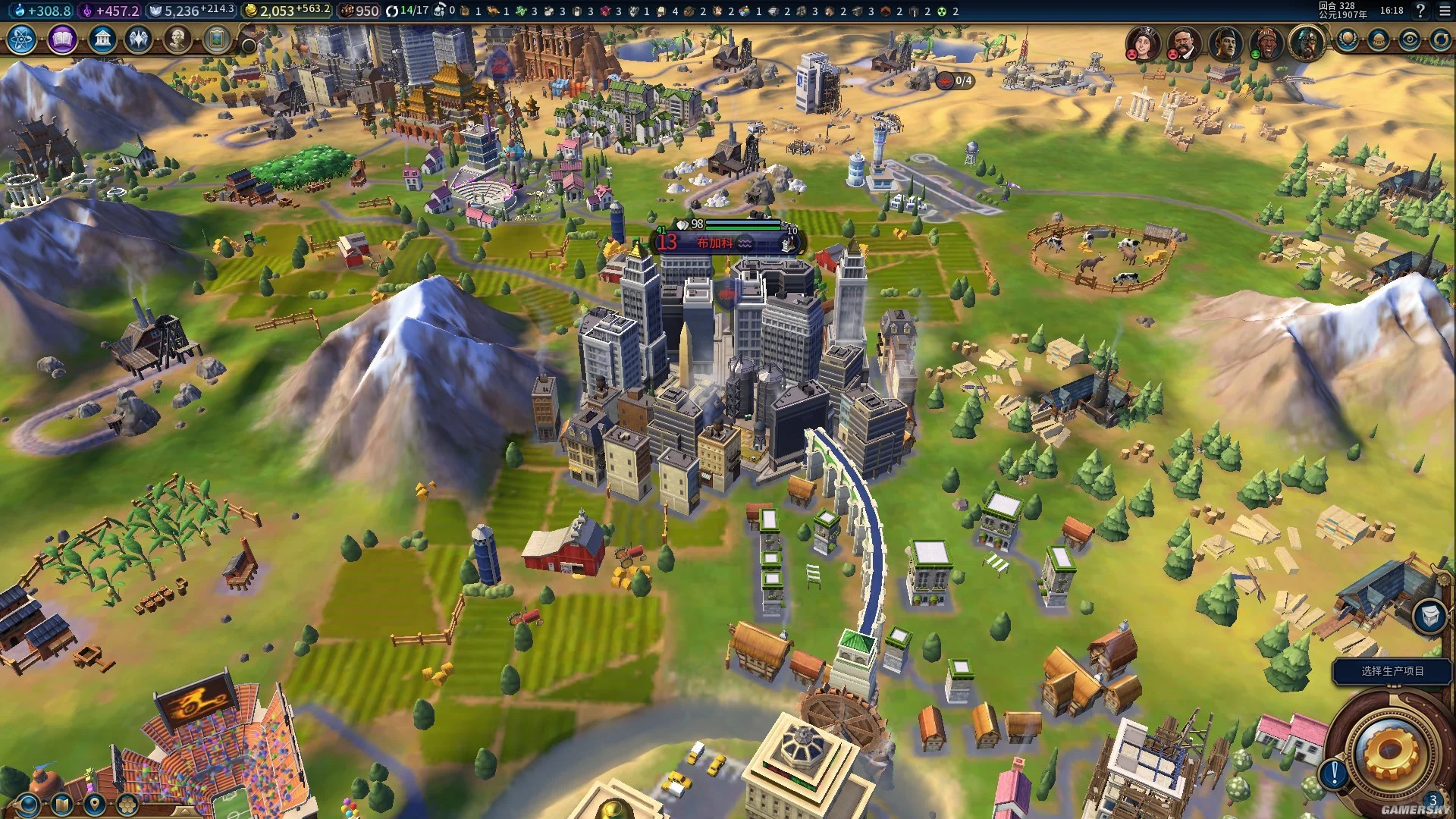The height and width of the screenshot is (819, 1456).
Task: Select the leader wearing a red headwrap
Action: [1264, 42]
